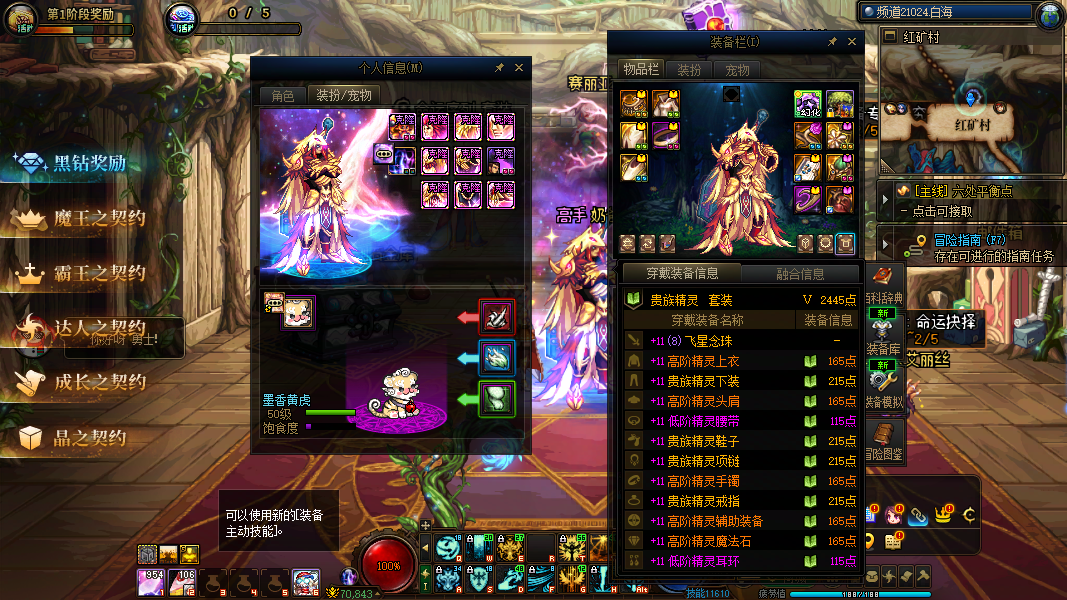Select the 飞星念珠 equipment row

click(740, 341)
